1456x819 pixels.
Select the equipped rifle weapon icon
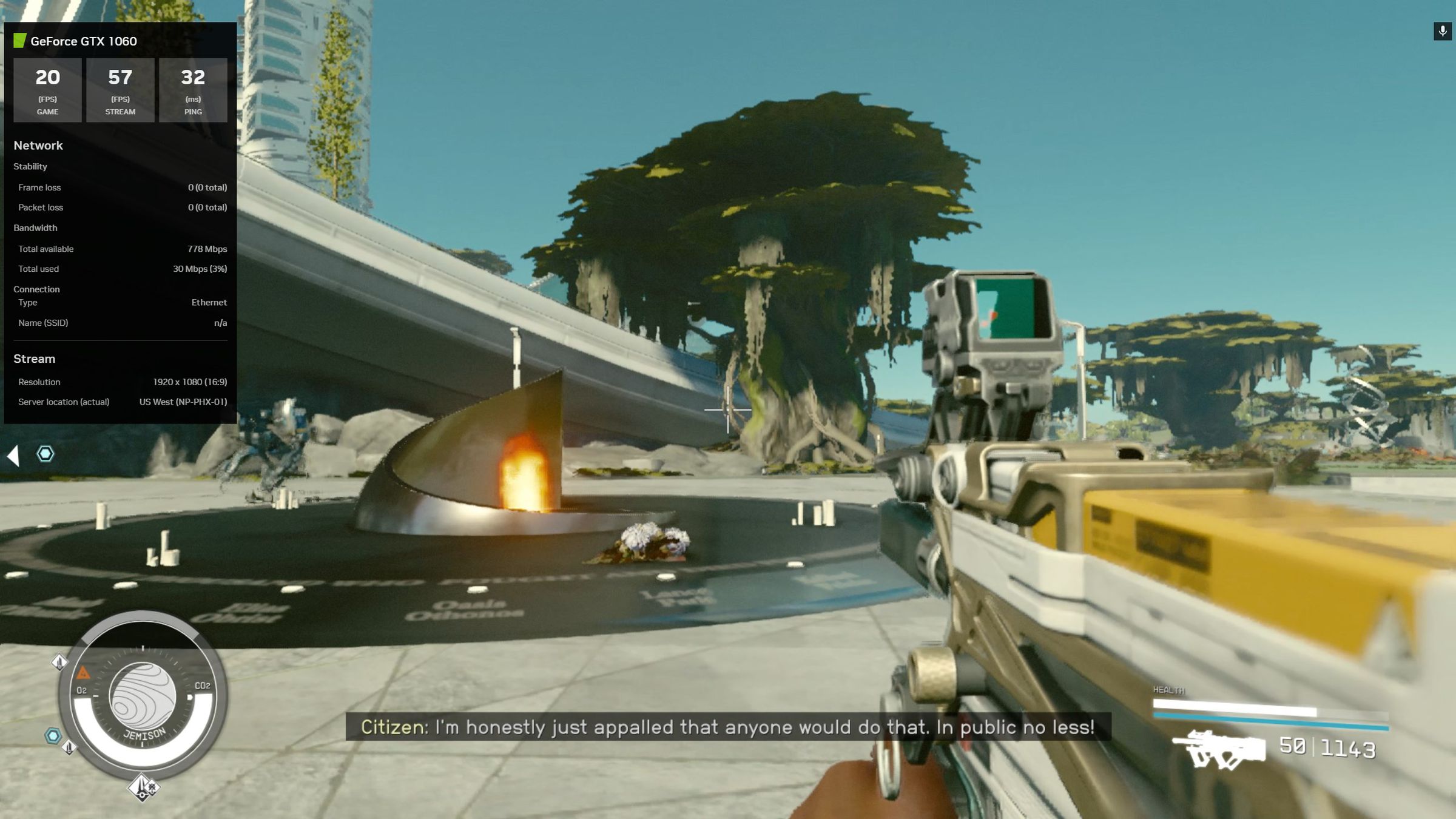pos(1218,749)
